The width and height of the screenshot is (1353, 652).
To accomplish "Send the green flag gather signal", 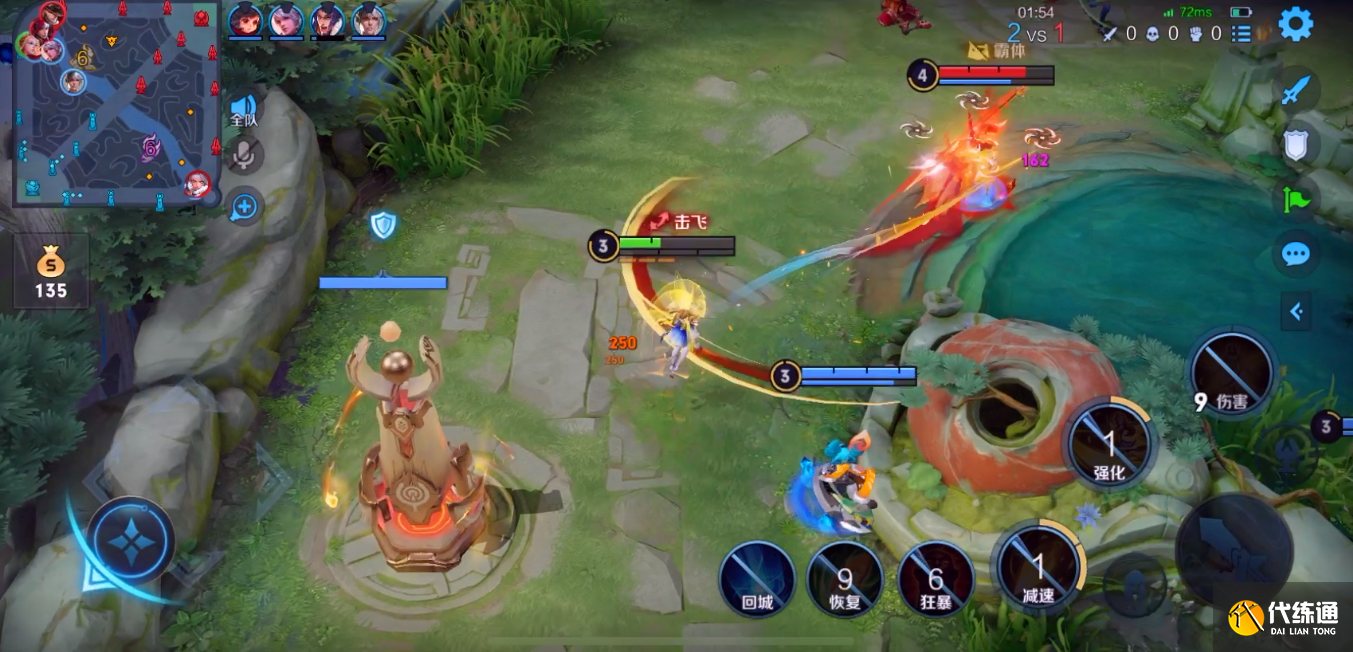I will pos(1296,198).
